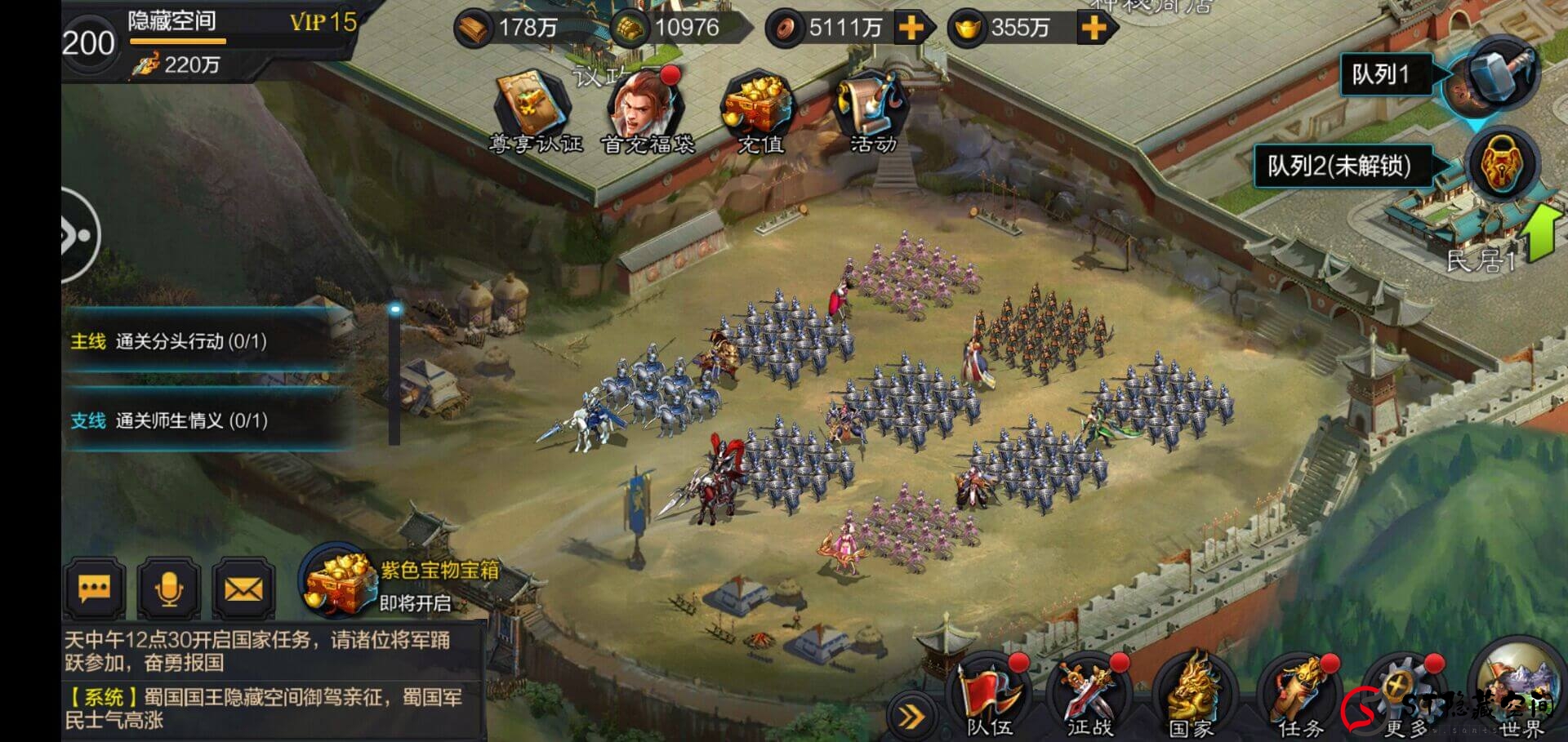Image resolution: width=1568 pixels, height=742 pixels.
Task: Unlock the locked 队列2 queue
Action: point(1501,166)
